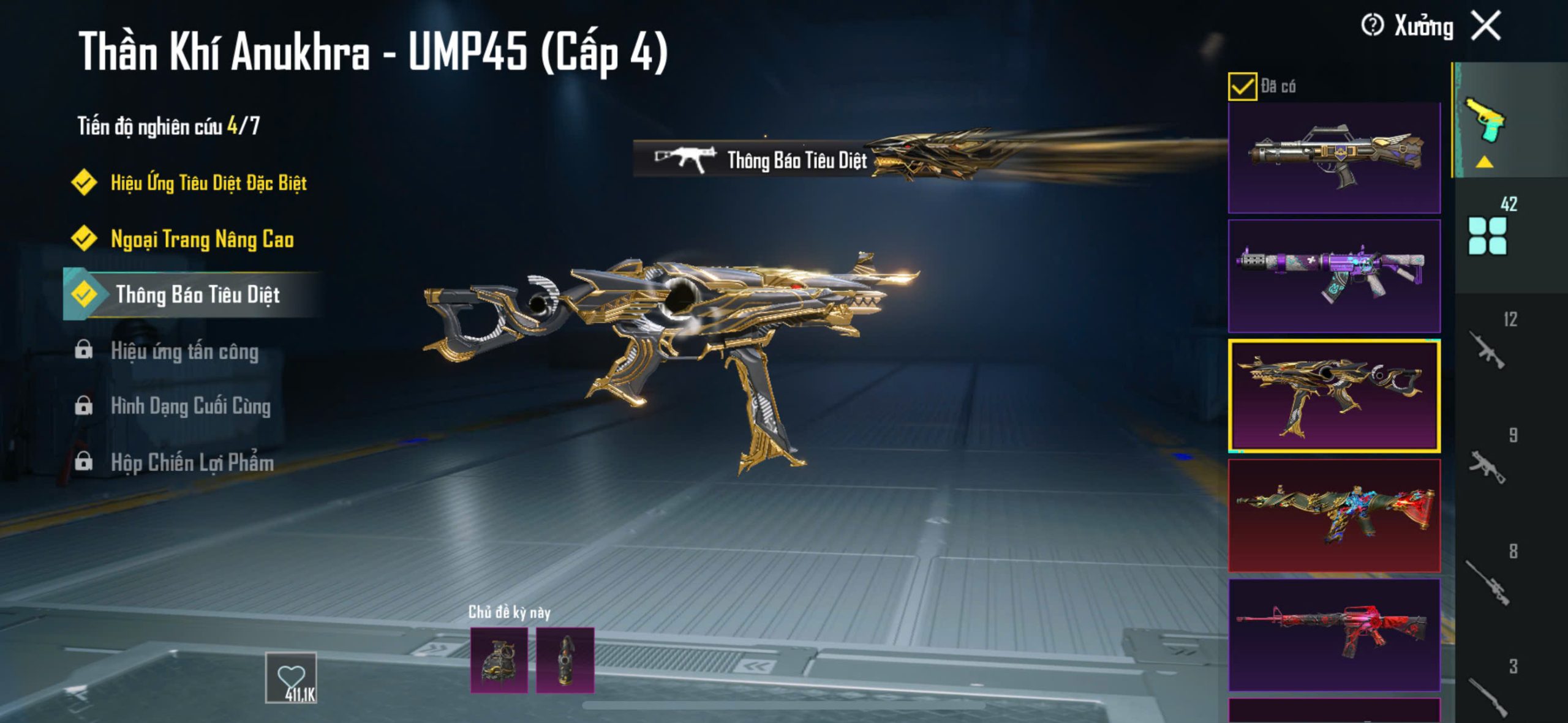Choose the Ngoại Trang Nâng Cao entry
The image size is (1568, 723).
[x=202, y=239]
